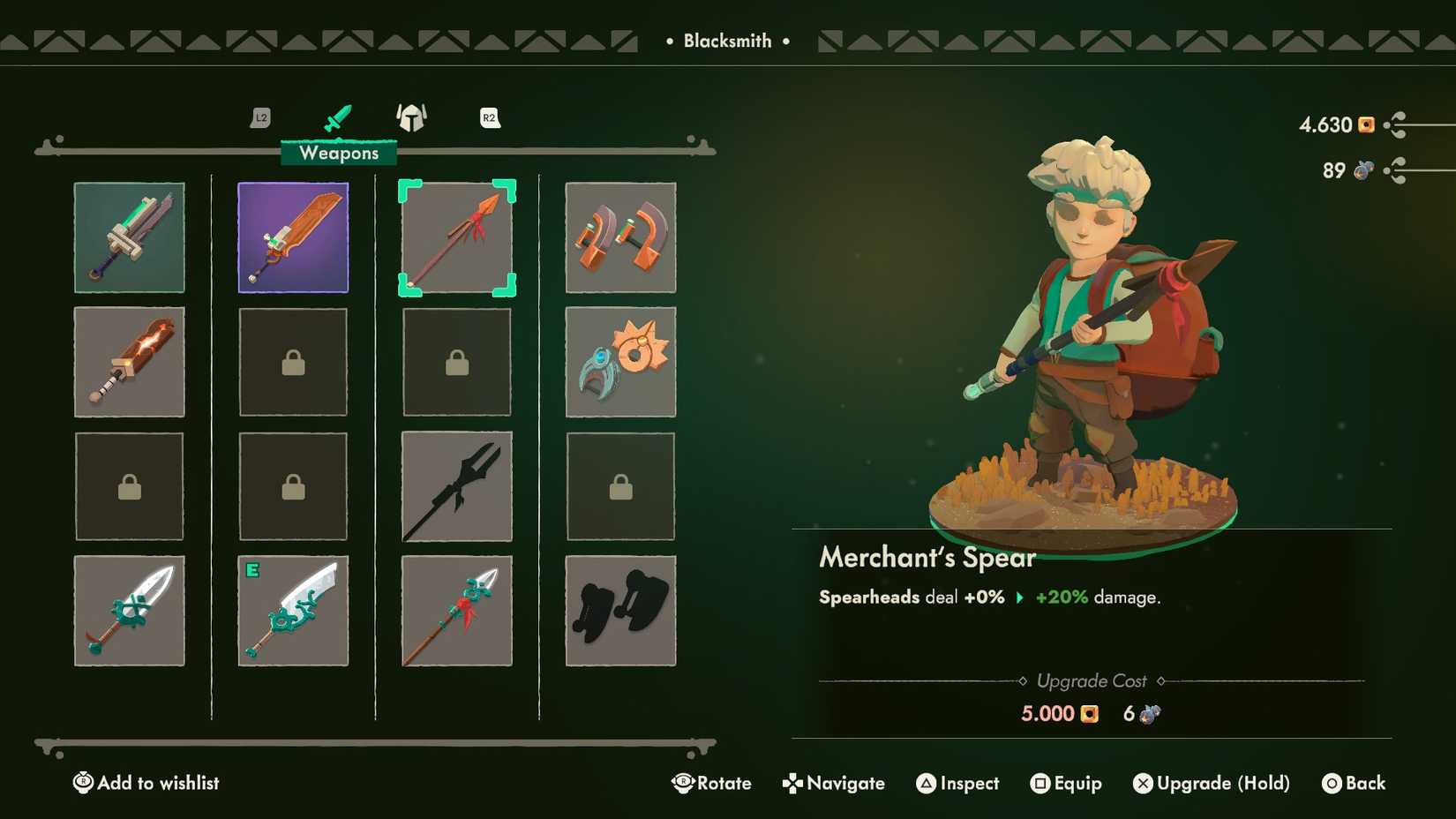Click the swap arrows beside the 4.630 gold counter
Image resolution: width=1456 pixels, height=819 pixels.
pos(1394,125)
